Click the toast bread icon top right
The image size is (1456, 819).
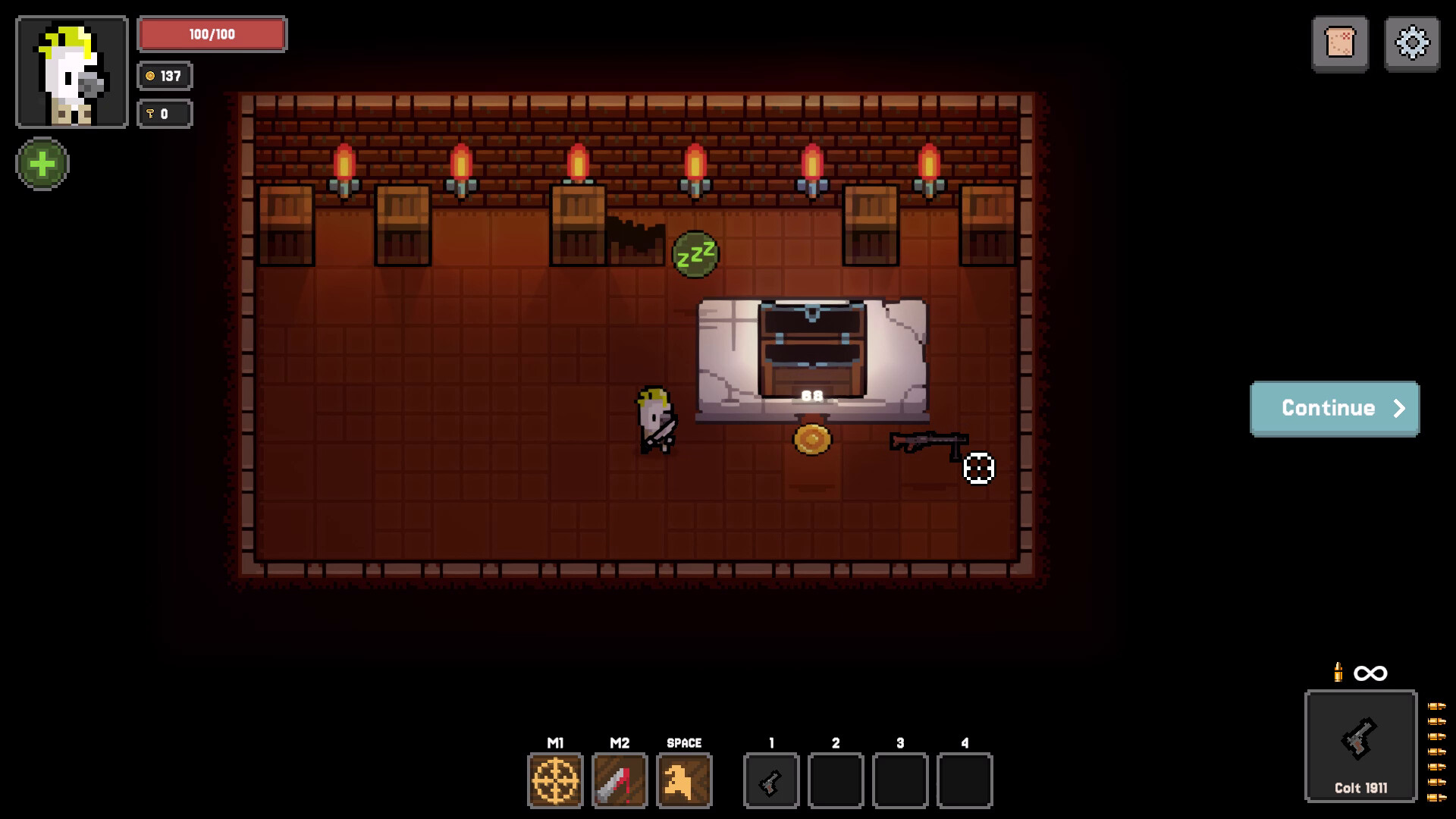click(1340, 43)
